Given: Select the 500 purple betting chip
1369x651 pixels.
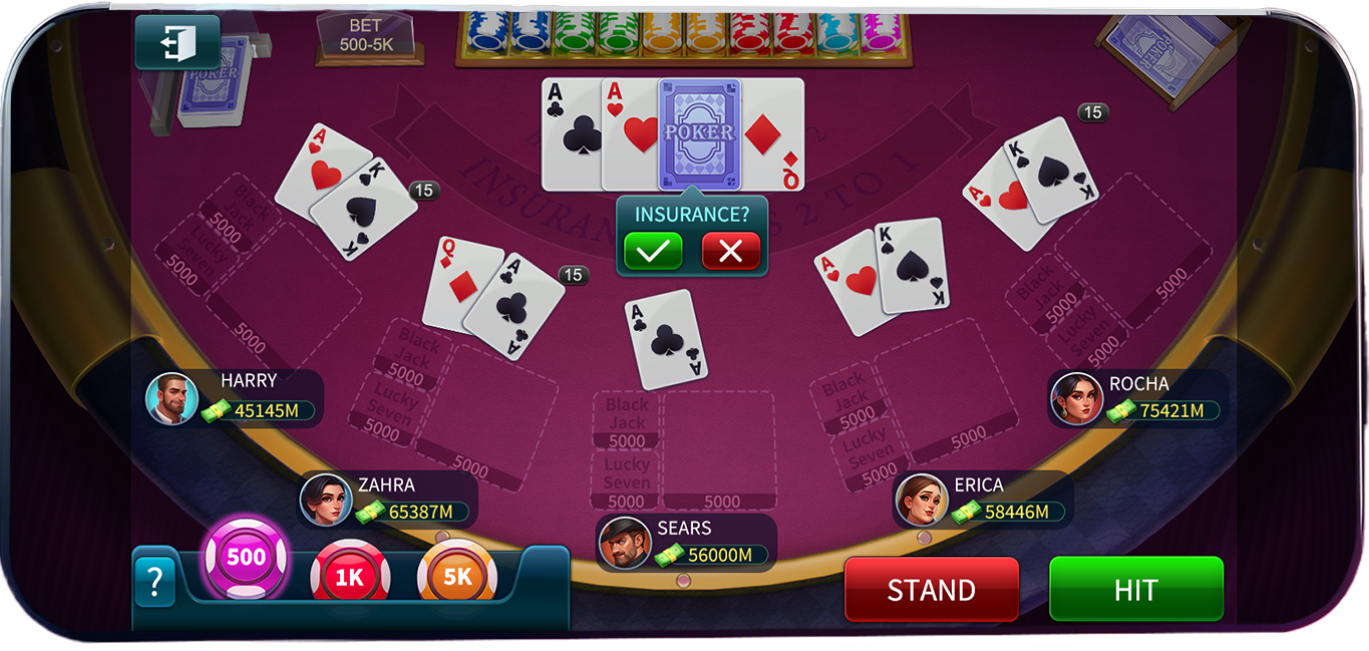Looking at the screenshot, I should pos(246,557).
